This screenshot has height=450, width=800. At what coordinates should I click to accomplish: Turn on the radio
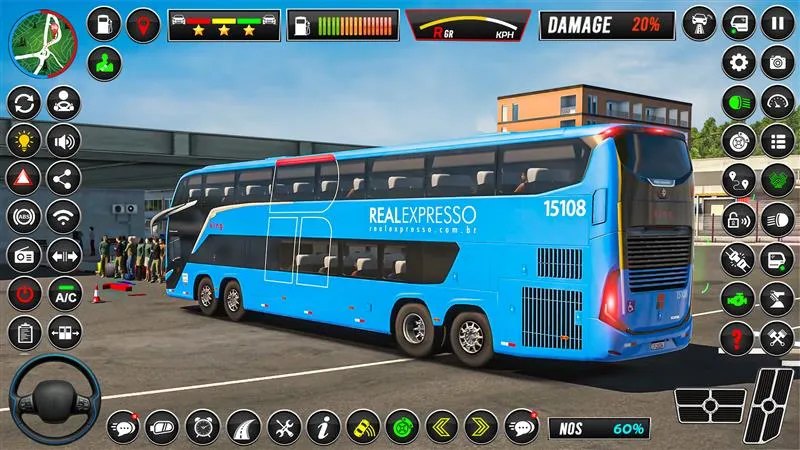[24, 255]
